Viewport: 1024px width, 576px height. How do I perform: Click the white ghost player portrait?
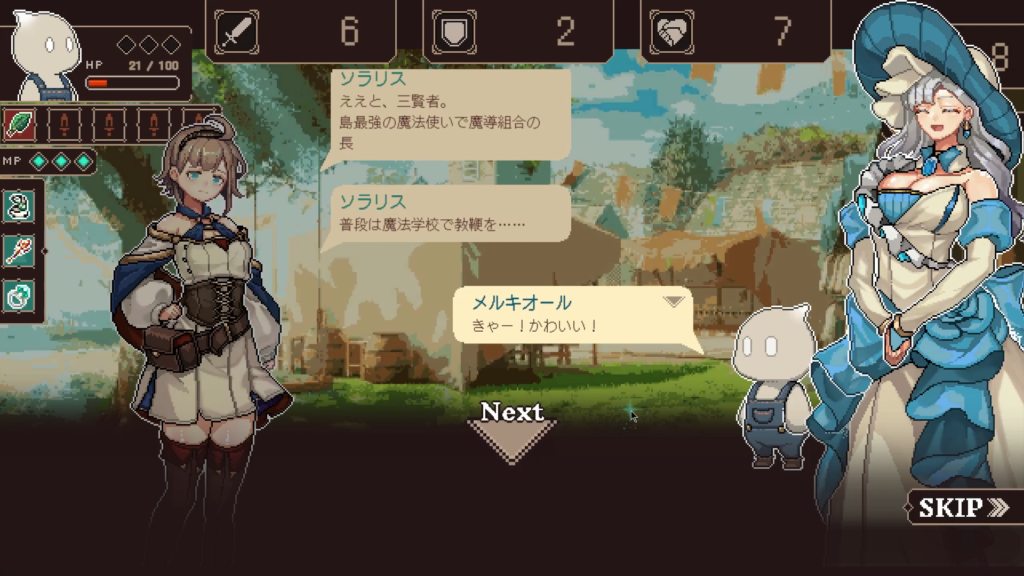click(x=48, y=57)
